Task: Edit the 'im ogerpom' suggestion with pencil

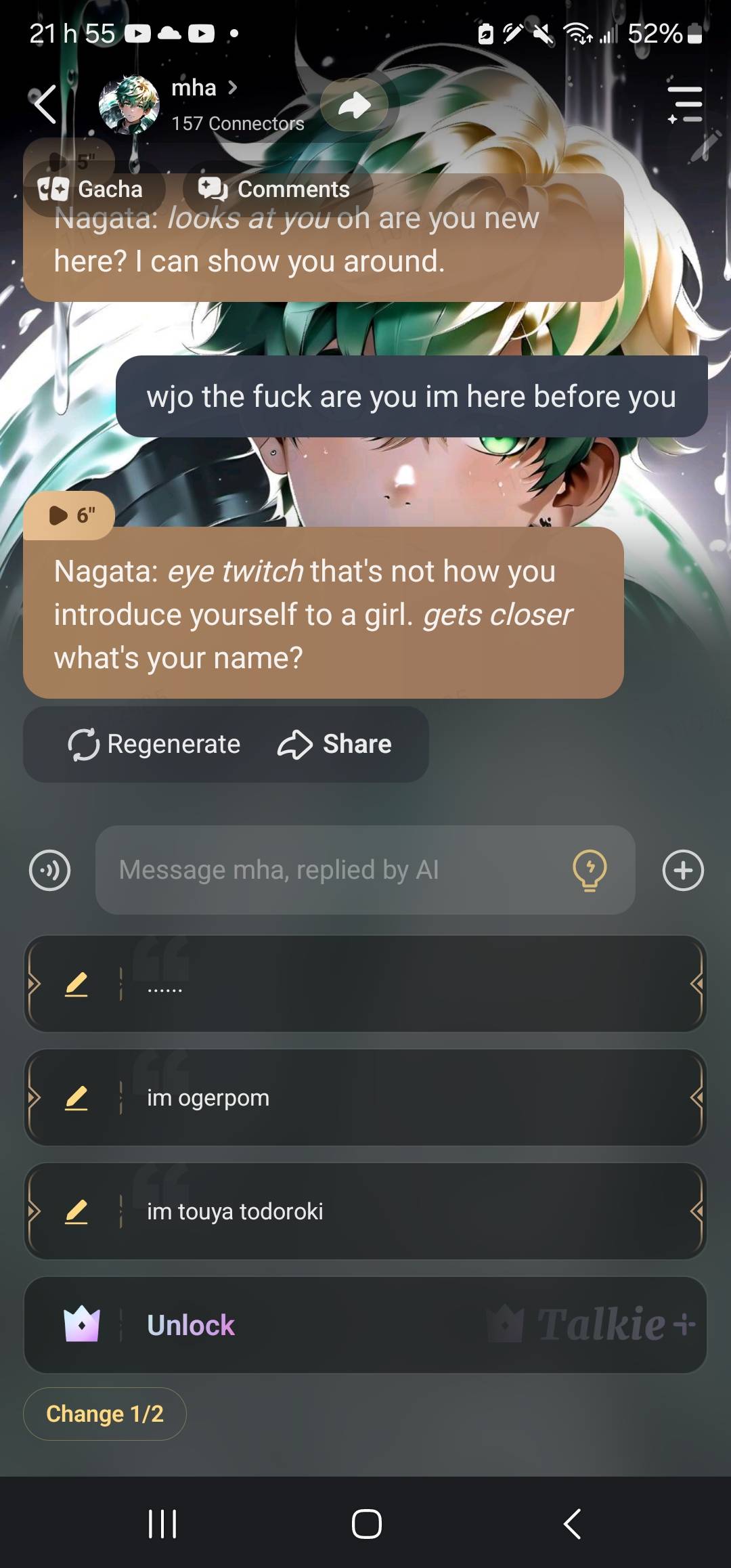Action: (76, 1097)
